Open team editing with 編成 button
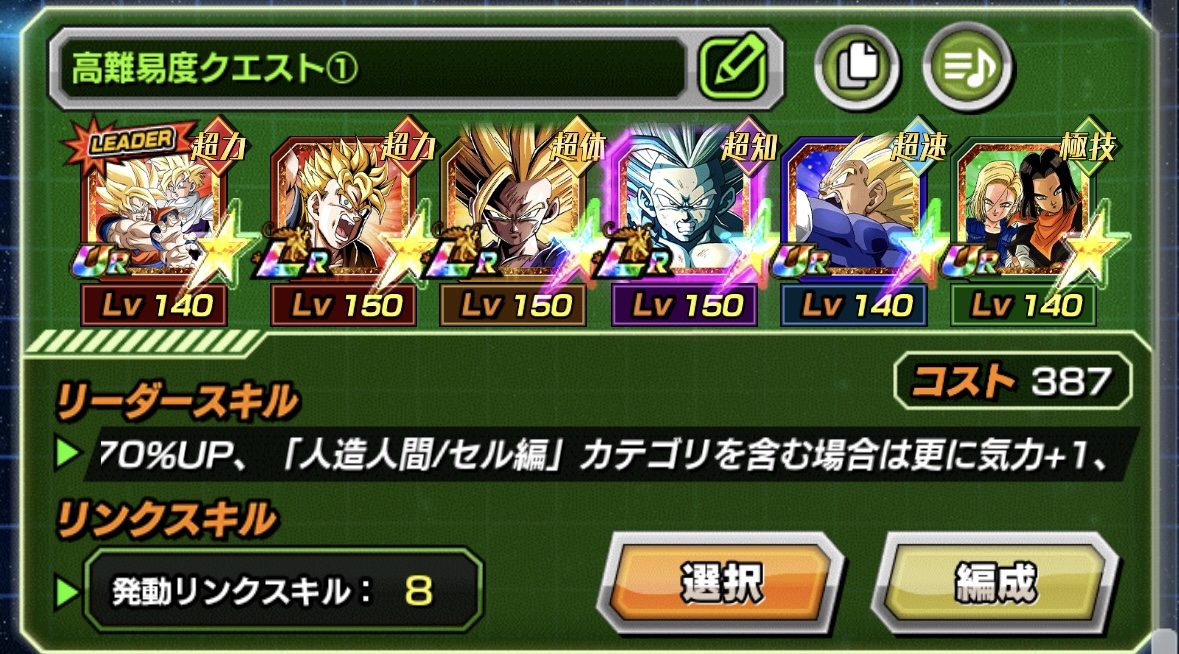This screenshot has width=1179, height=654. [x=994, y=581]
